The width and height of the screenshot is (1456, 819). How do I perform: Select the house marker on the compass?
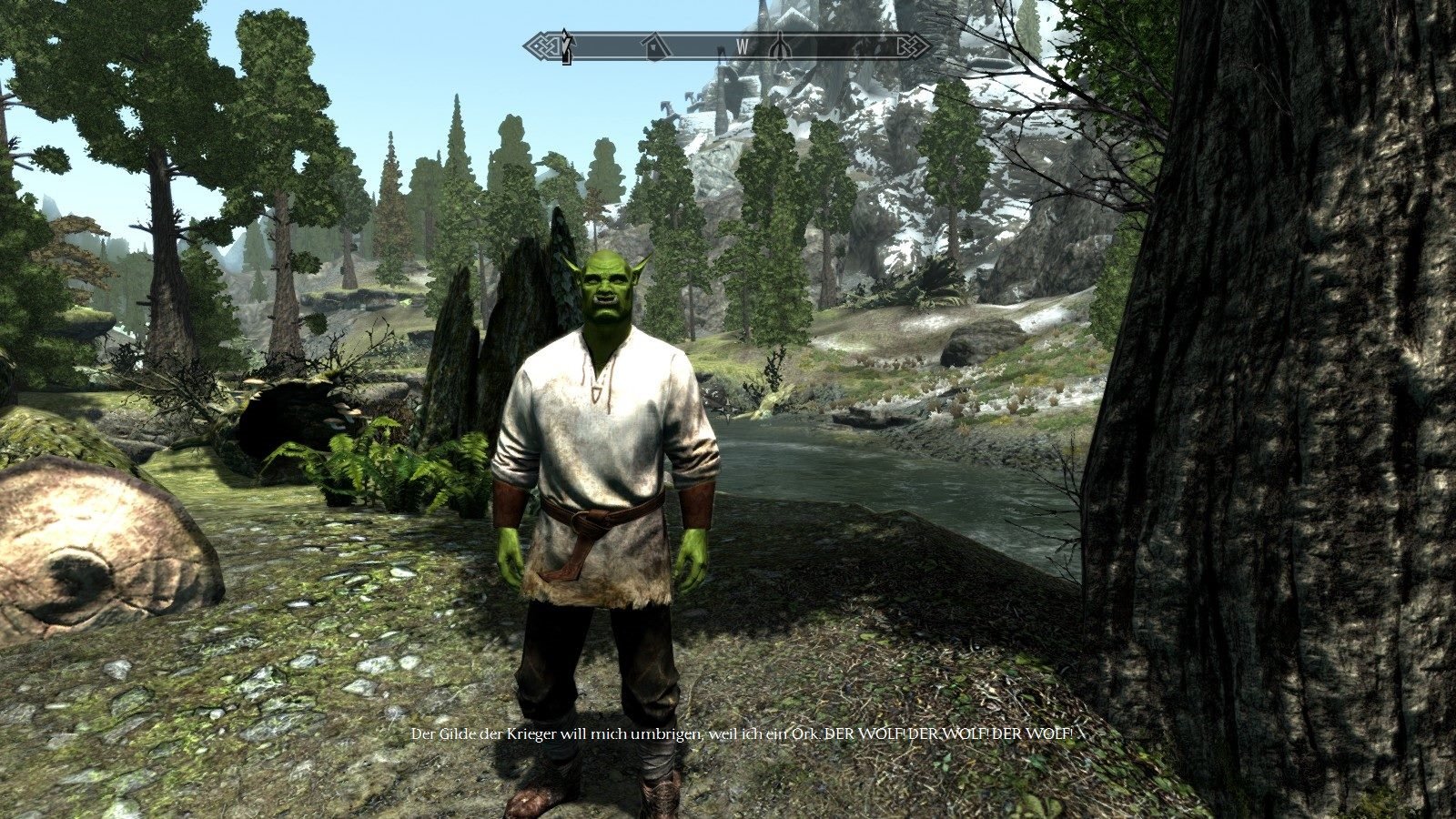(652, 45)
